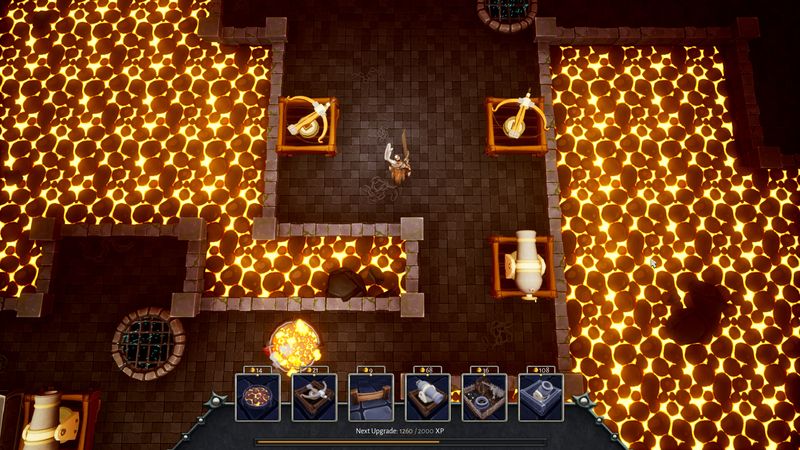Choose the crossbow turret costing 21
The image size is (800, 450).
coord(314,398)
